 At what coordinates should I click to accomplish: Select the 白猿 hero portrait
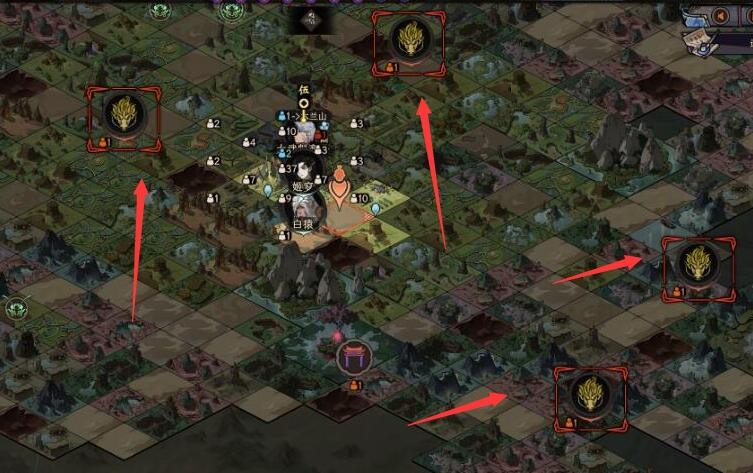click(x=304, y=208)
